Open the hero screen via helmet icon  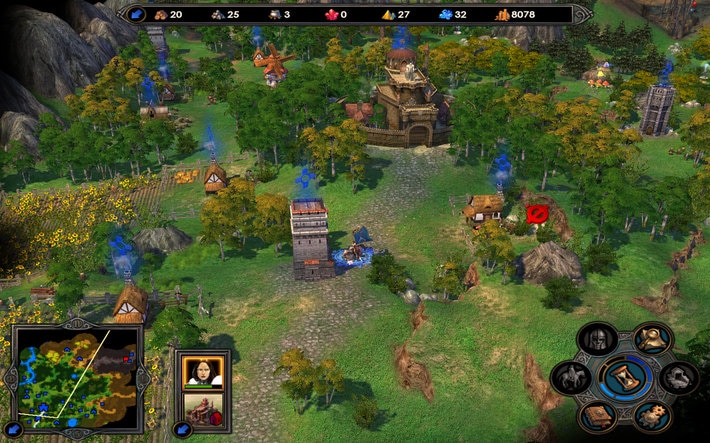pyautogui.click(x=598, y=339)
